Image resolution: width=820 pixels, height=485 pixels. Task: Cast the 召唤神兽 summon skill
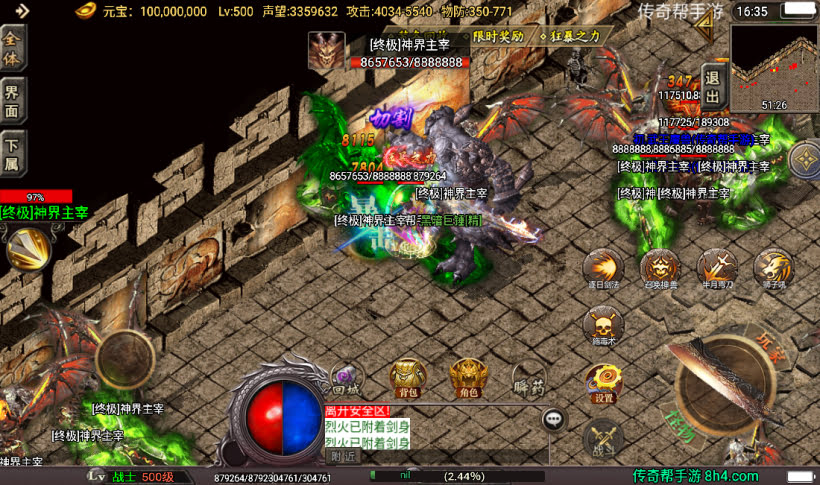point(660,268)
